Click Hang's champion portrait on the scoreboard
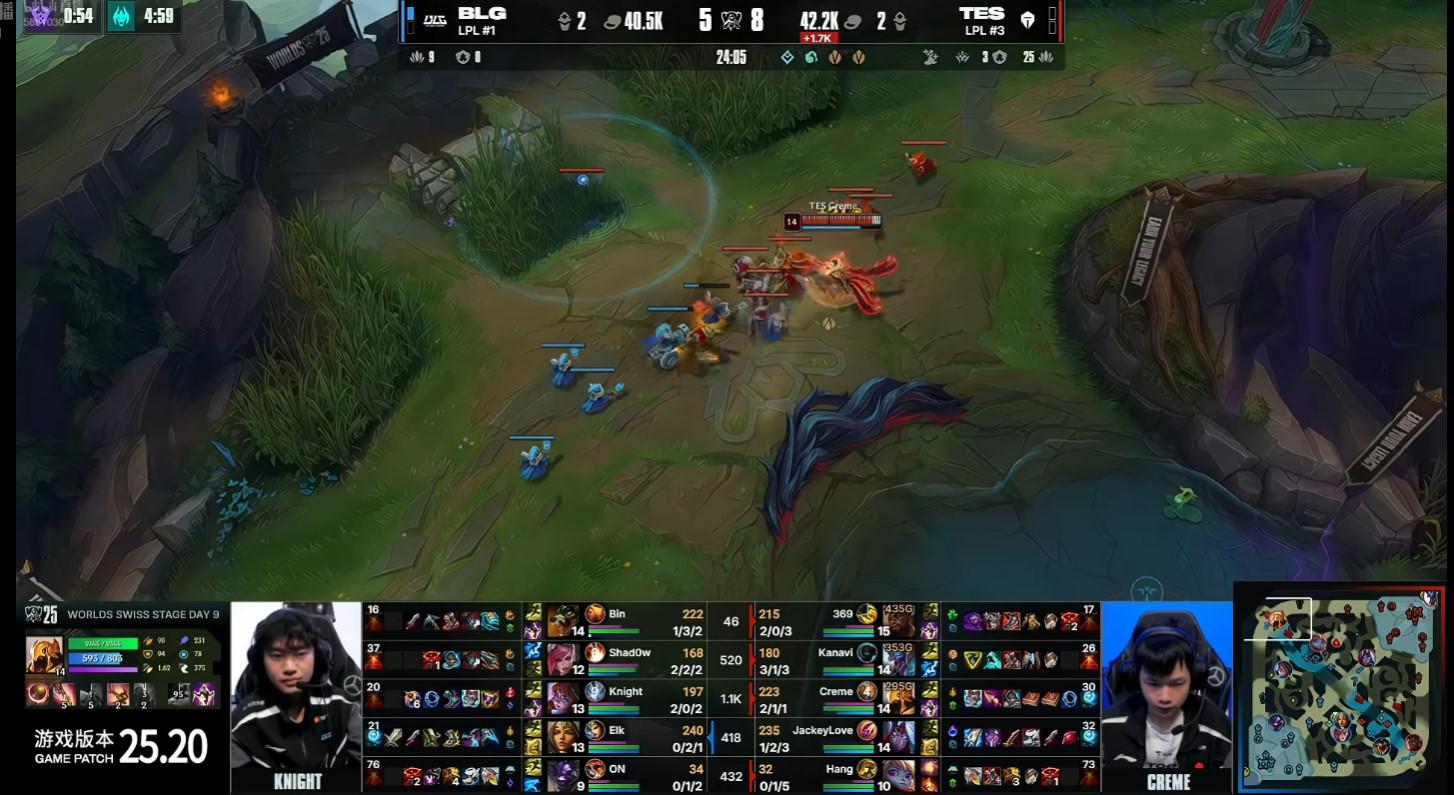Image resolution: width=1454 pixels, height=795 pixels. tap(897, 774)
